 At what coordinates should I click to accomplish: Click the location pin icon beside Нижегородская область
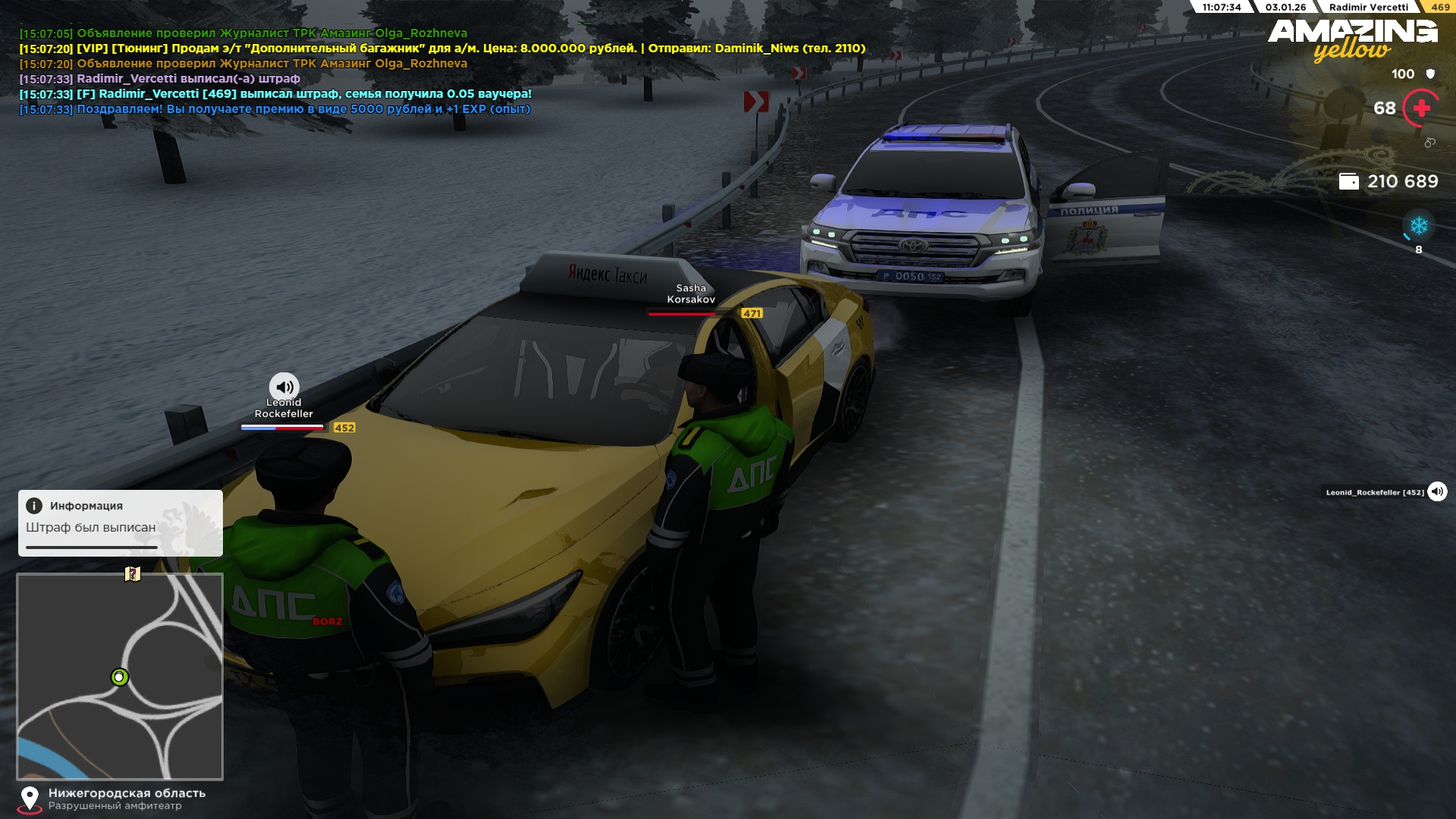pos(30,798)
